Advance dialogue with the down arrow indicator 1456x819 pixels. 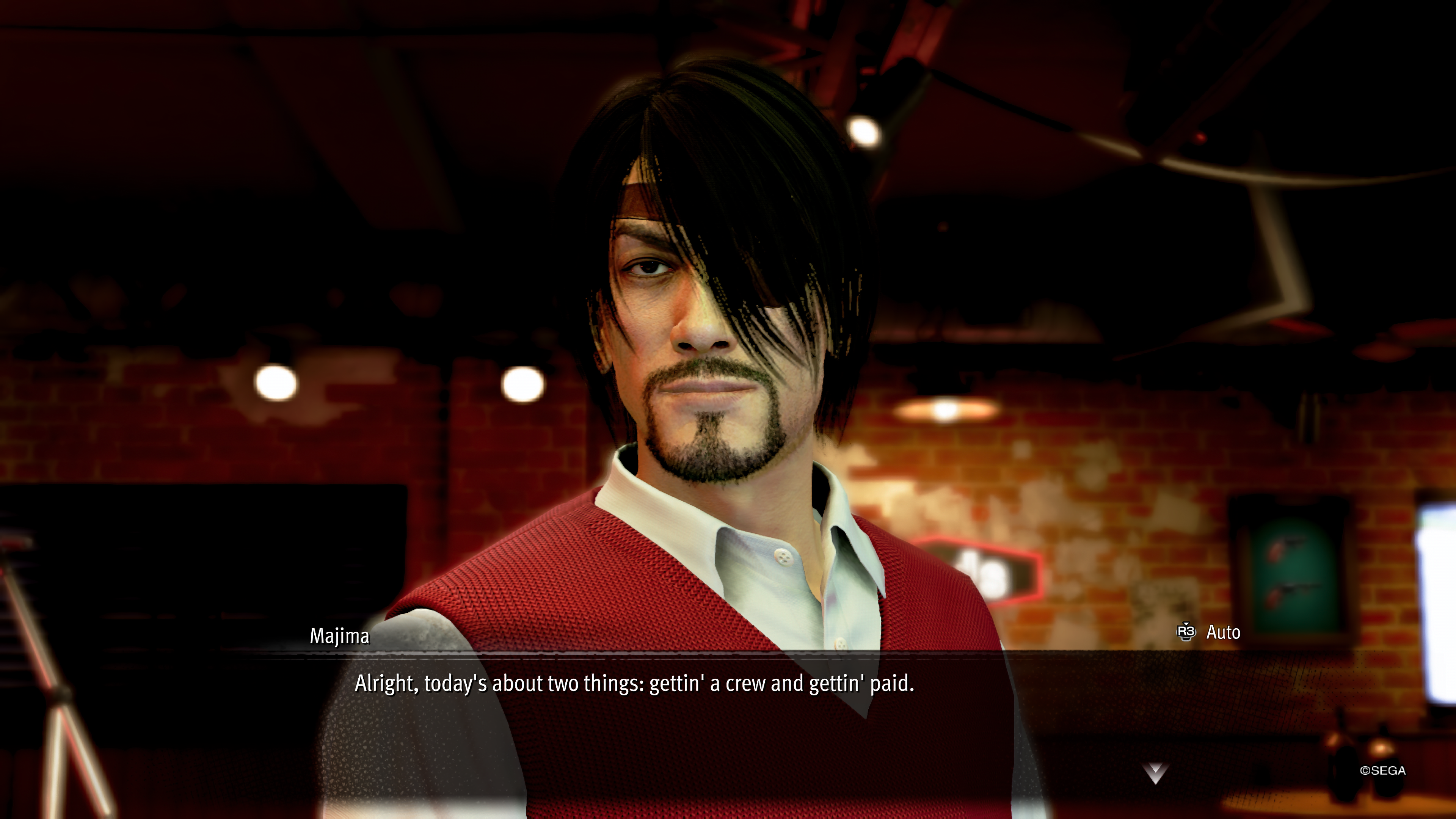1155,773
